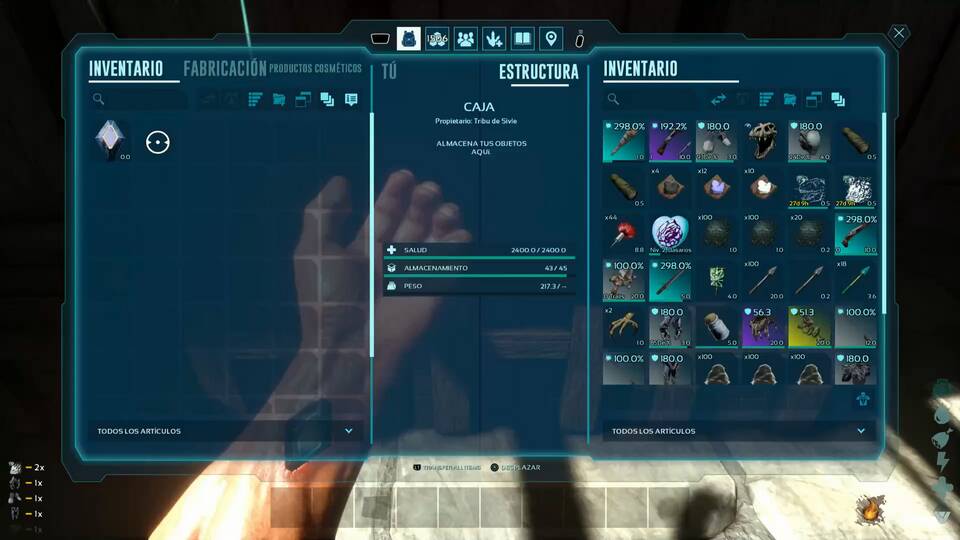Click the box inventory search field
This screenshot has height=540, width=960.
pos(655,100)
